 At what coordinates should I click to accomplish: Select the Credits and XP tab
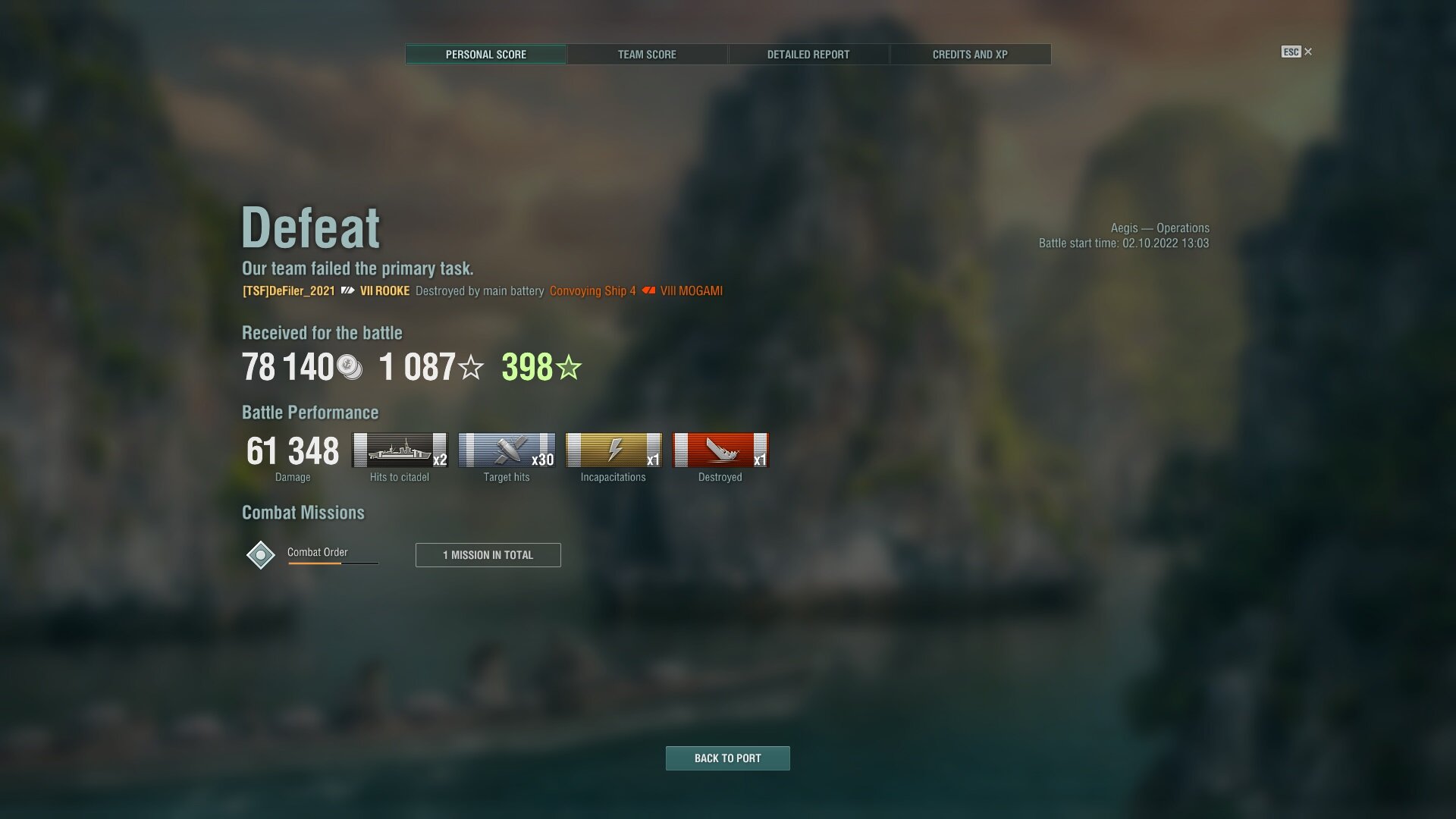970,55
